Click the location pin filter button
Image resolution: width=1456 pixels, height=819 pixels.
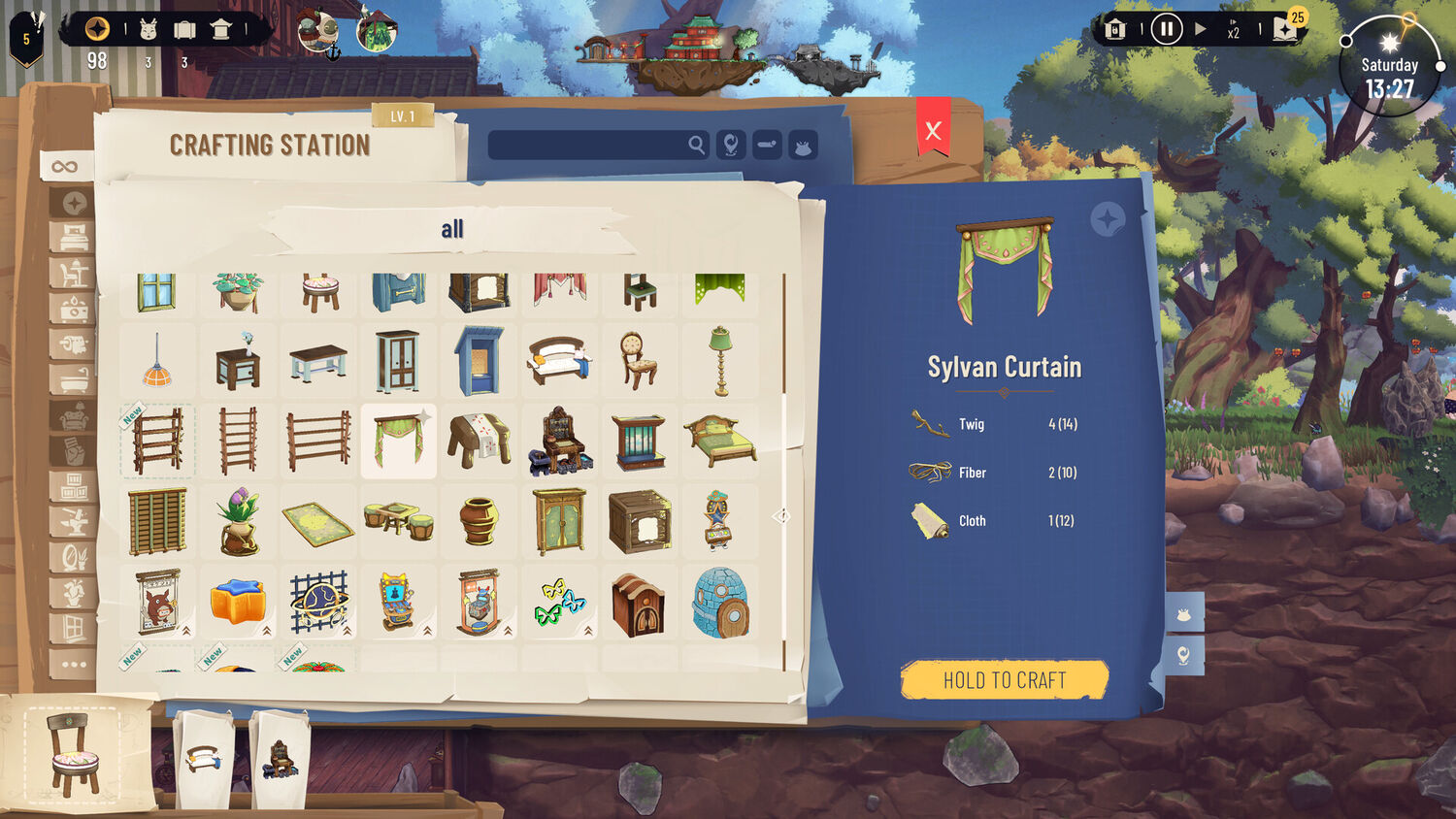click(731, 146)
